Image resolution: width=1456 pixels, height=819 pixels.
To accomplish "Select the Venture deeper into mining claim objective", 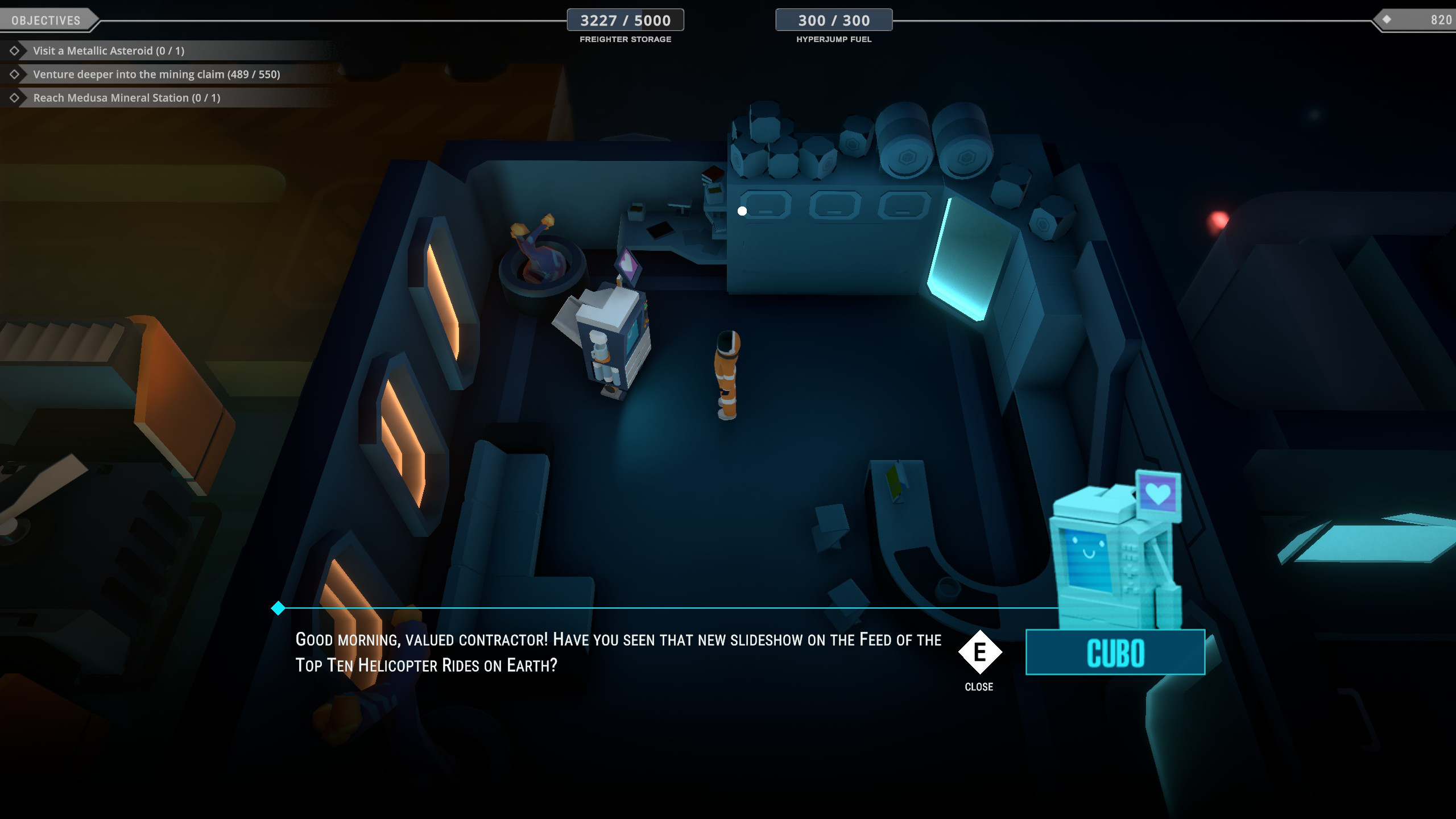I will point(156,75).
